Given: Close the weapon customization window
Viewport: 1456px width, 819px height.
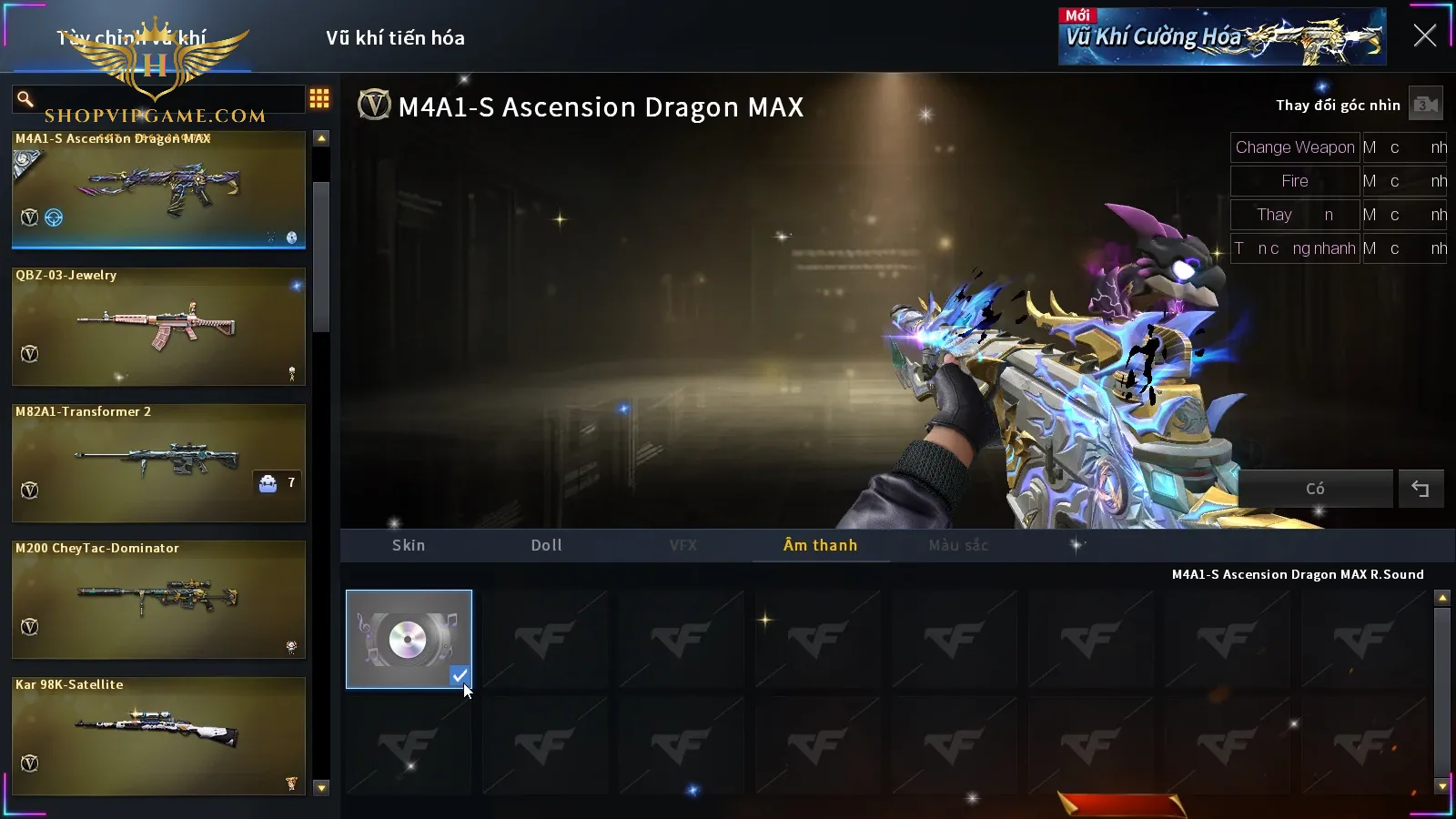Looking at the screenshot, I should (1424, 36).
